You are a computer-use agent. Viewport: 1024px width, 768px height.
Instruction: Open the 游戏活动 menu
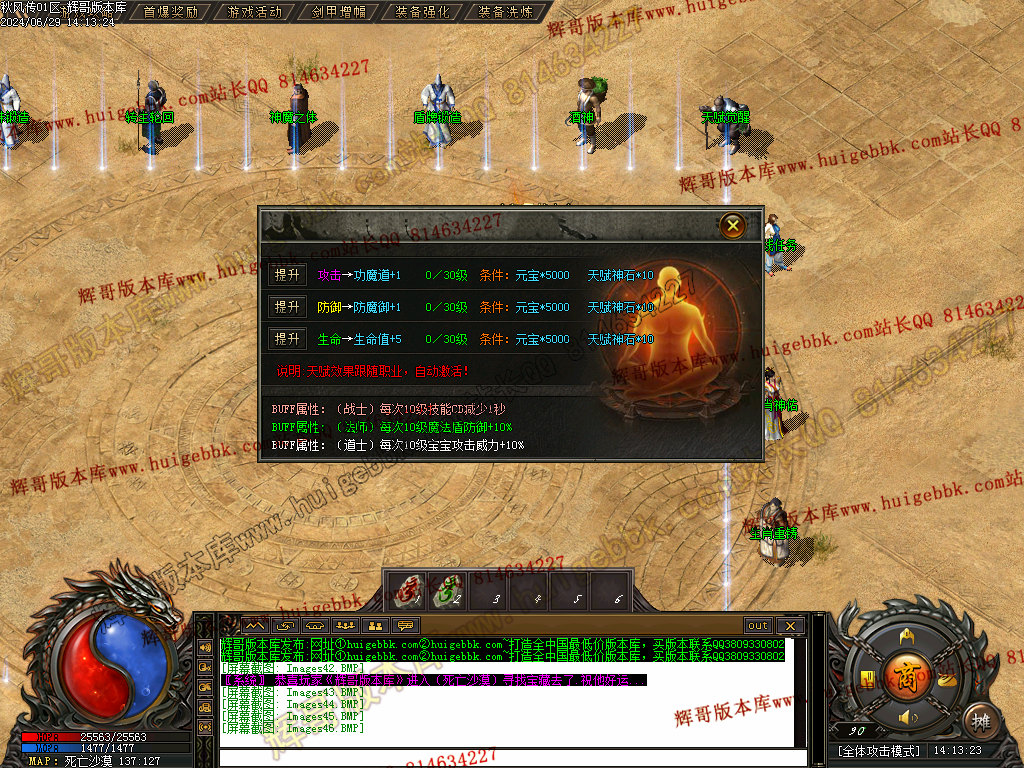point(255,12)
